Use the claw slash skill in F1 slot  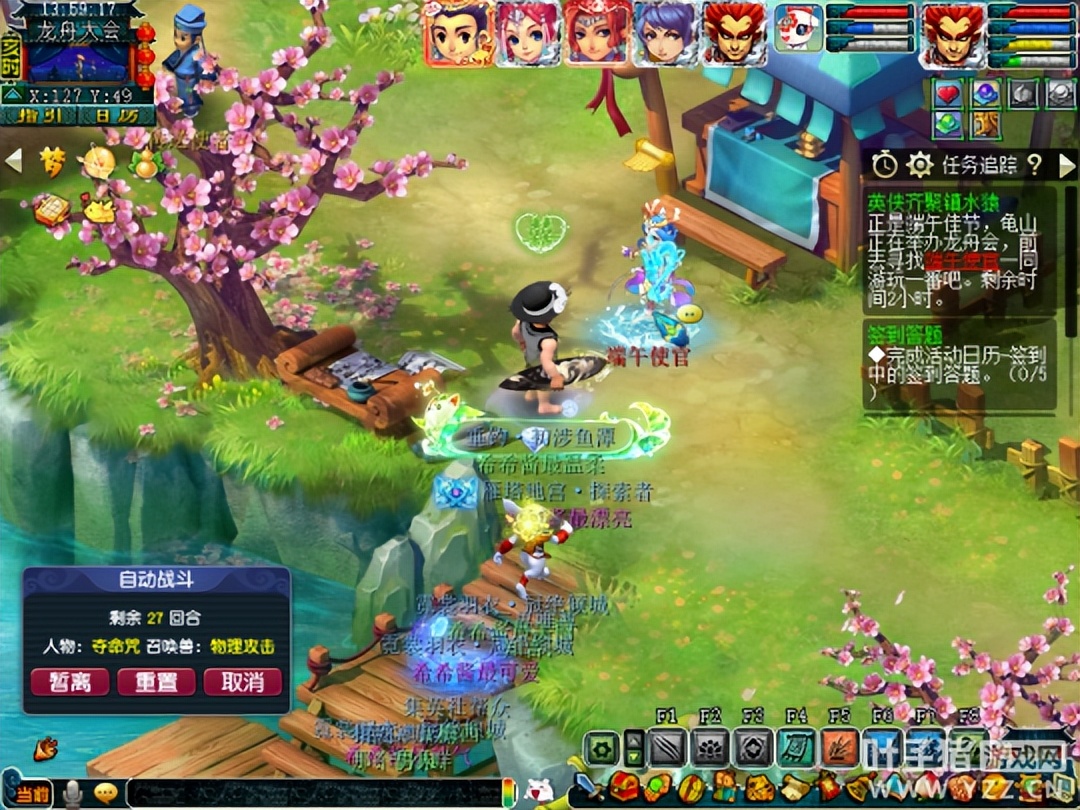(x=666, y=748)
